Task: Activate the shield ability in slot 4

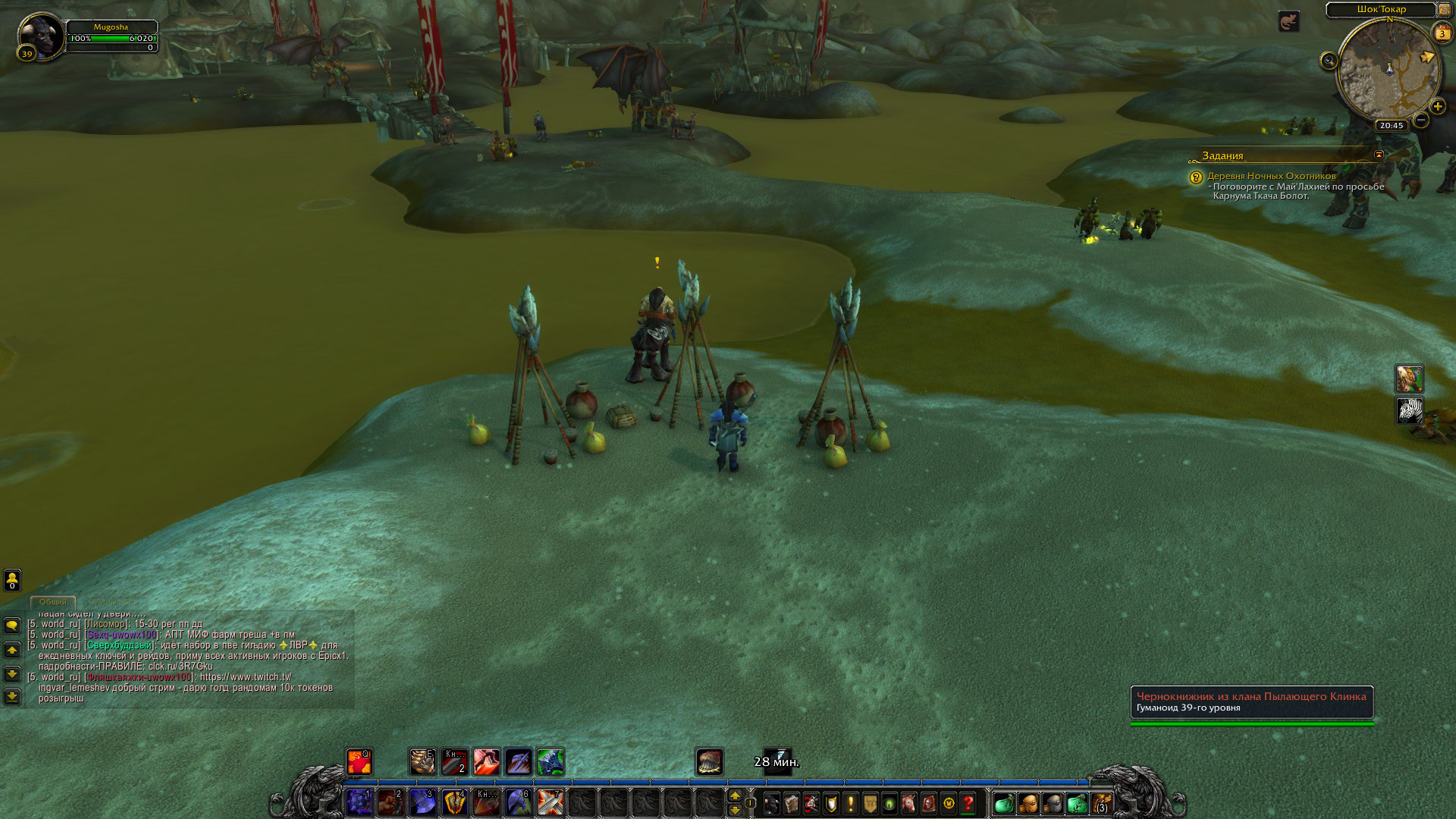Action: coord(454,802)
